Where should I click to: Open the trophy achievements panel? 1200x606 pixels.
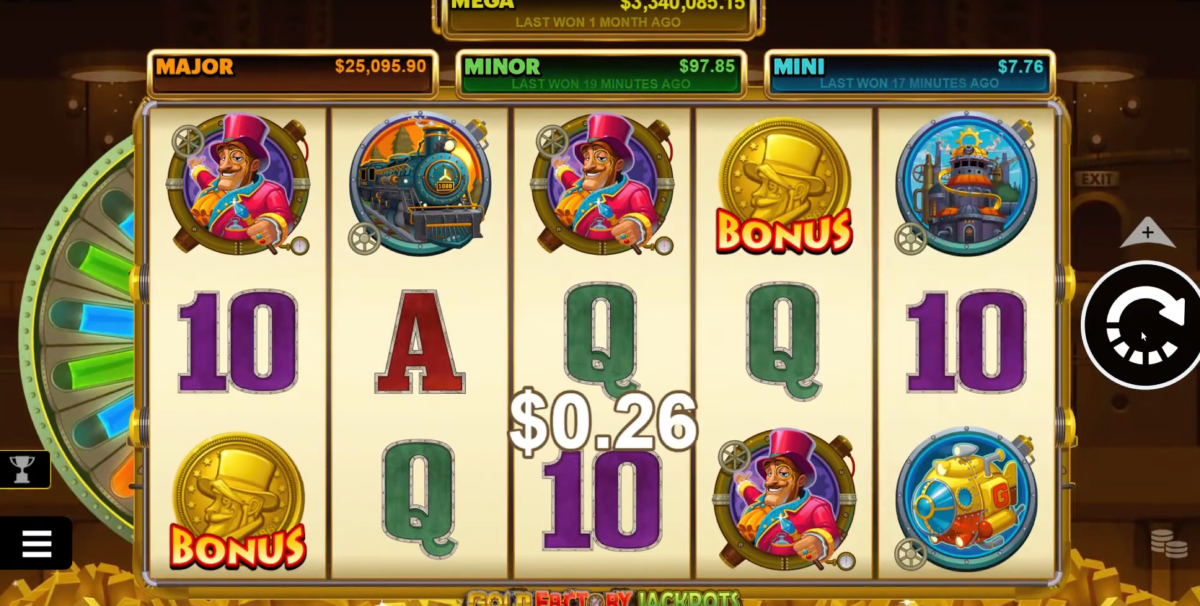(x=22, y=467)
